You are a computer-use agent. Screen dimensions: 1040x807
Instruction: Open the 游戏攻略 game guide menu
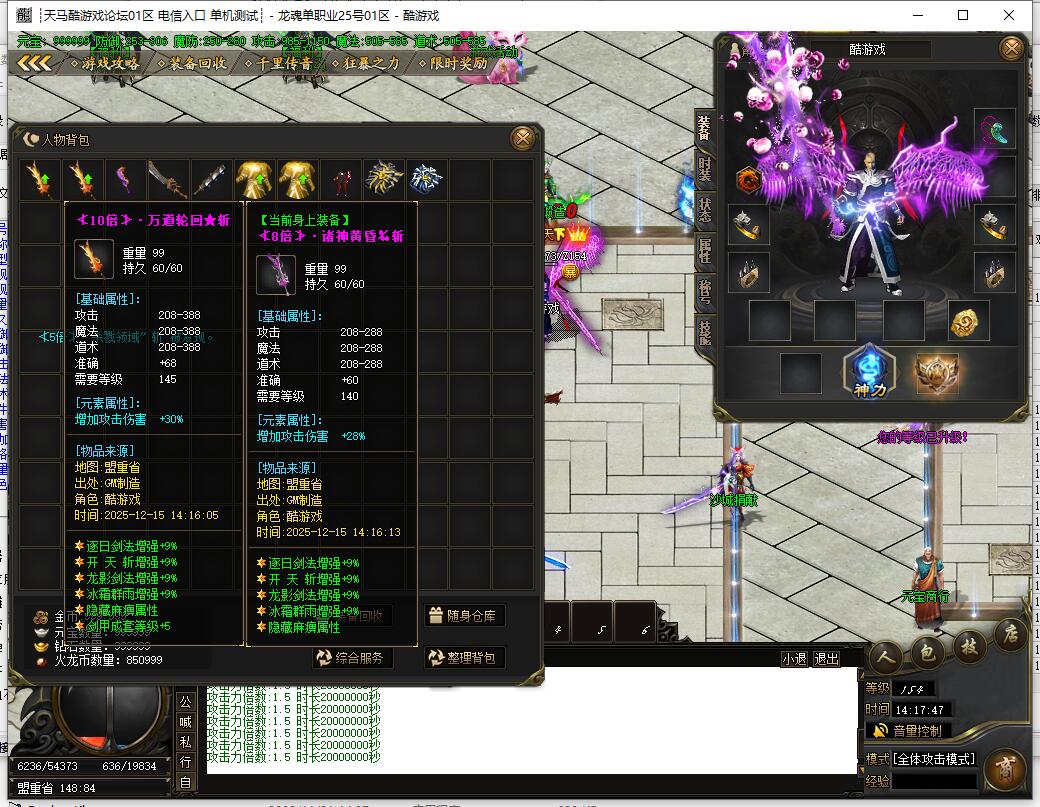104,63
